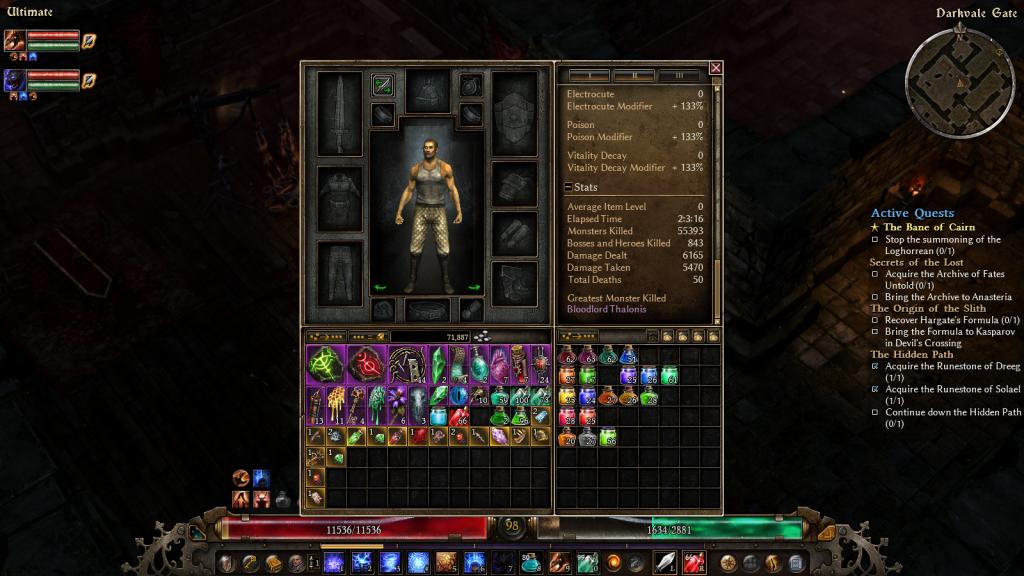Select the empty main-hand sword slot

click(339, 113)
